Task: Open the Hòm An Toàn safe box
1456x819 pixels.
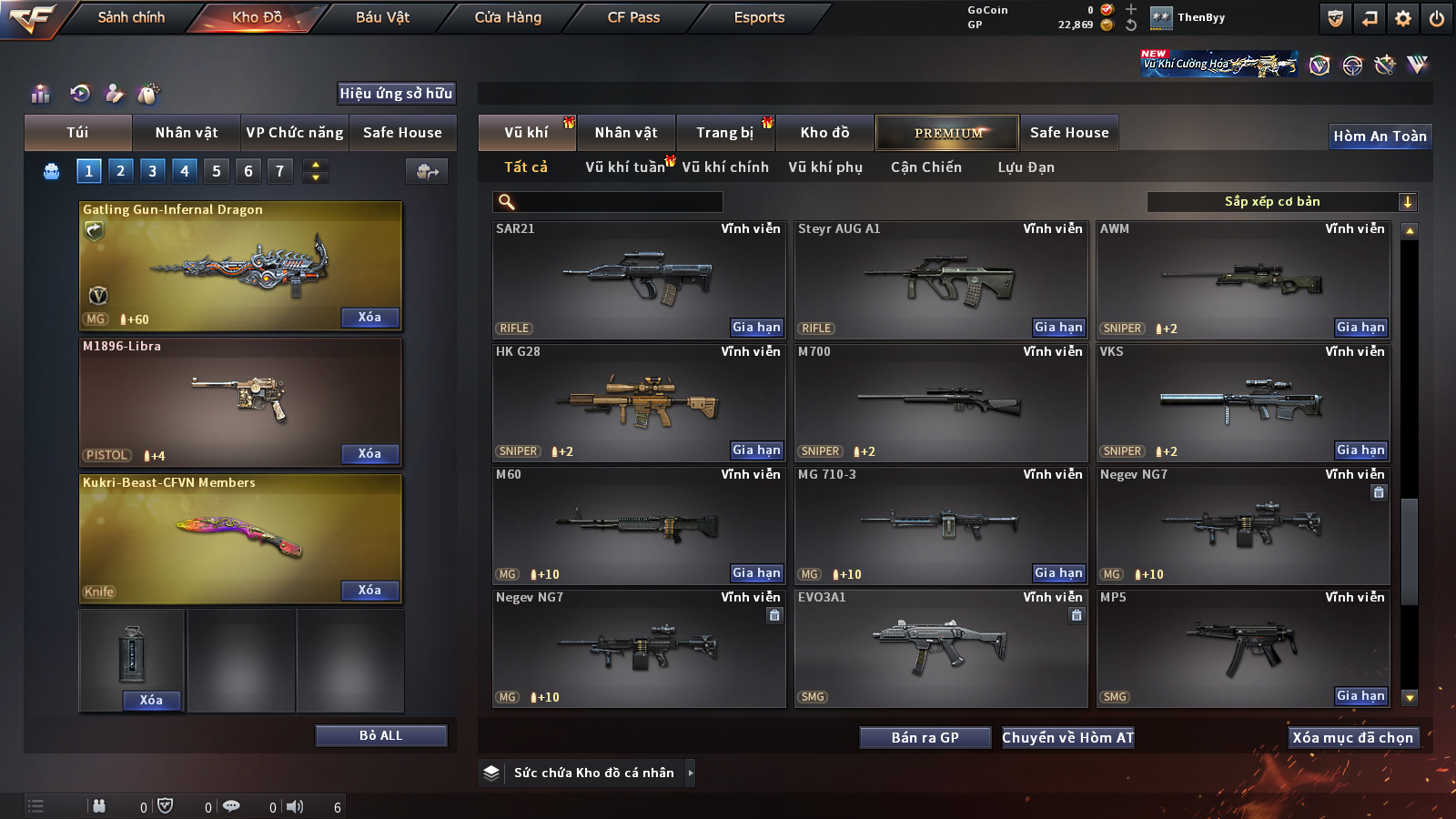Action: [x=1380, y=136]
